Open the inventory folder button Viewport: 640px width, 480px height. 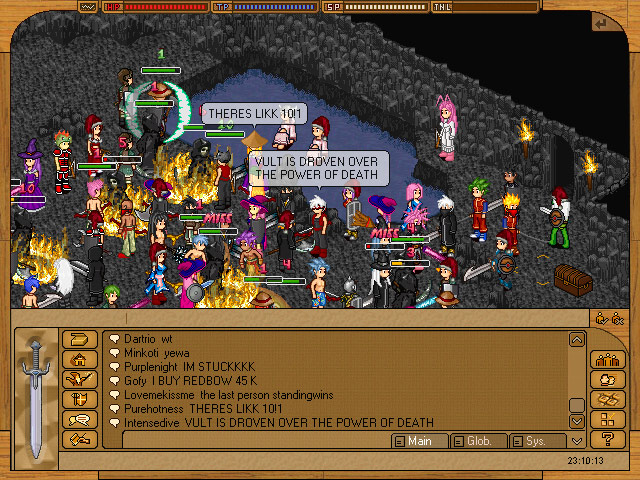79,340
